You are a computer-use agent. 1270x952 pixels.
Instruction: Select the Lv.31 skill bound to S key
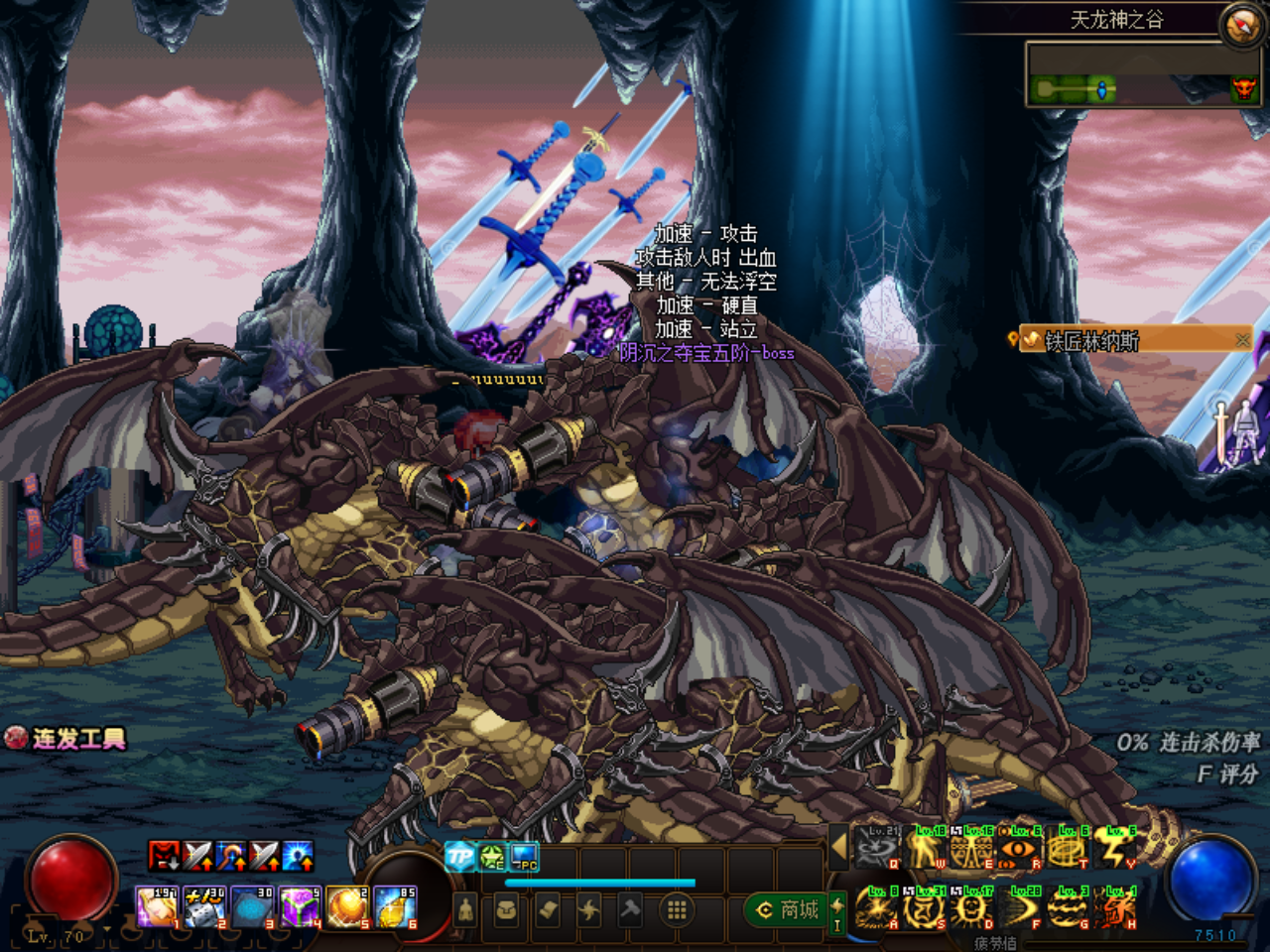[923, 907]
